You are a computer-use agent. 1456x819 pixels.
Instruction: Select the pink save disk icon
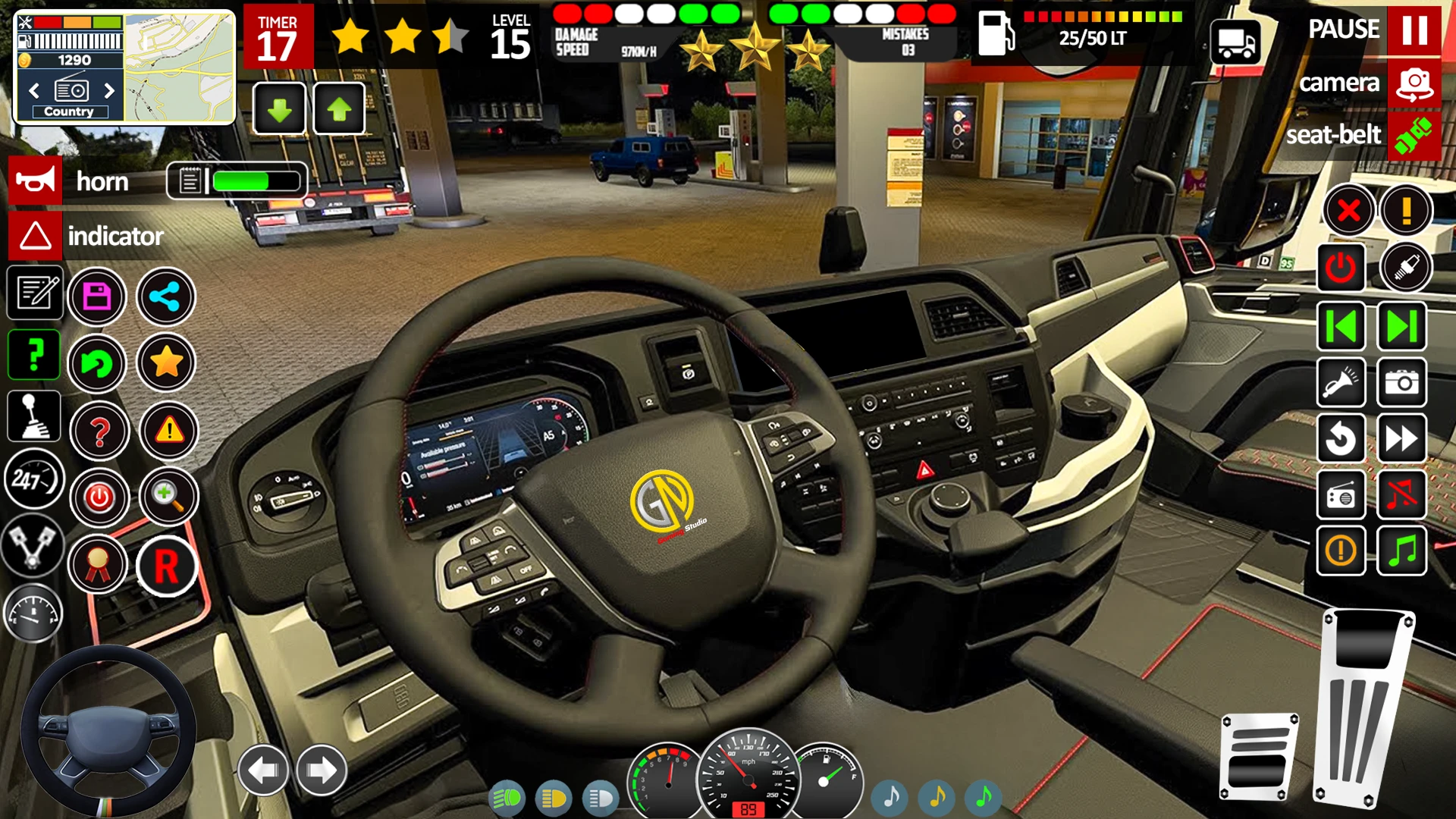coord(97,297)
